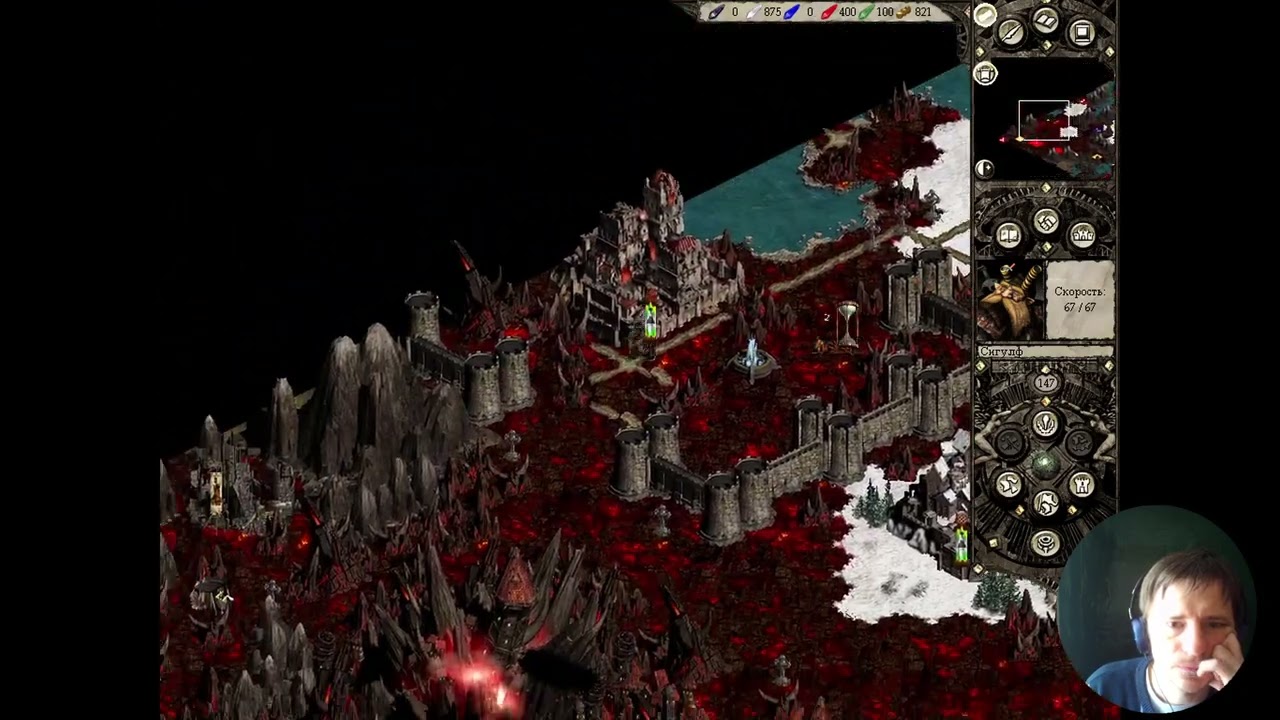Click the bottom ringed emblem button
This screenshot has height=720, width=1280.
coord(1046,543)
